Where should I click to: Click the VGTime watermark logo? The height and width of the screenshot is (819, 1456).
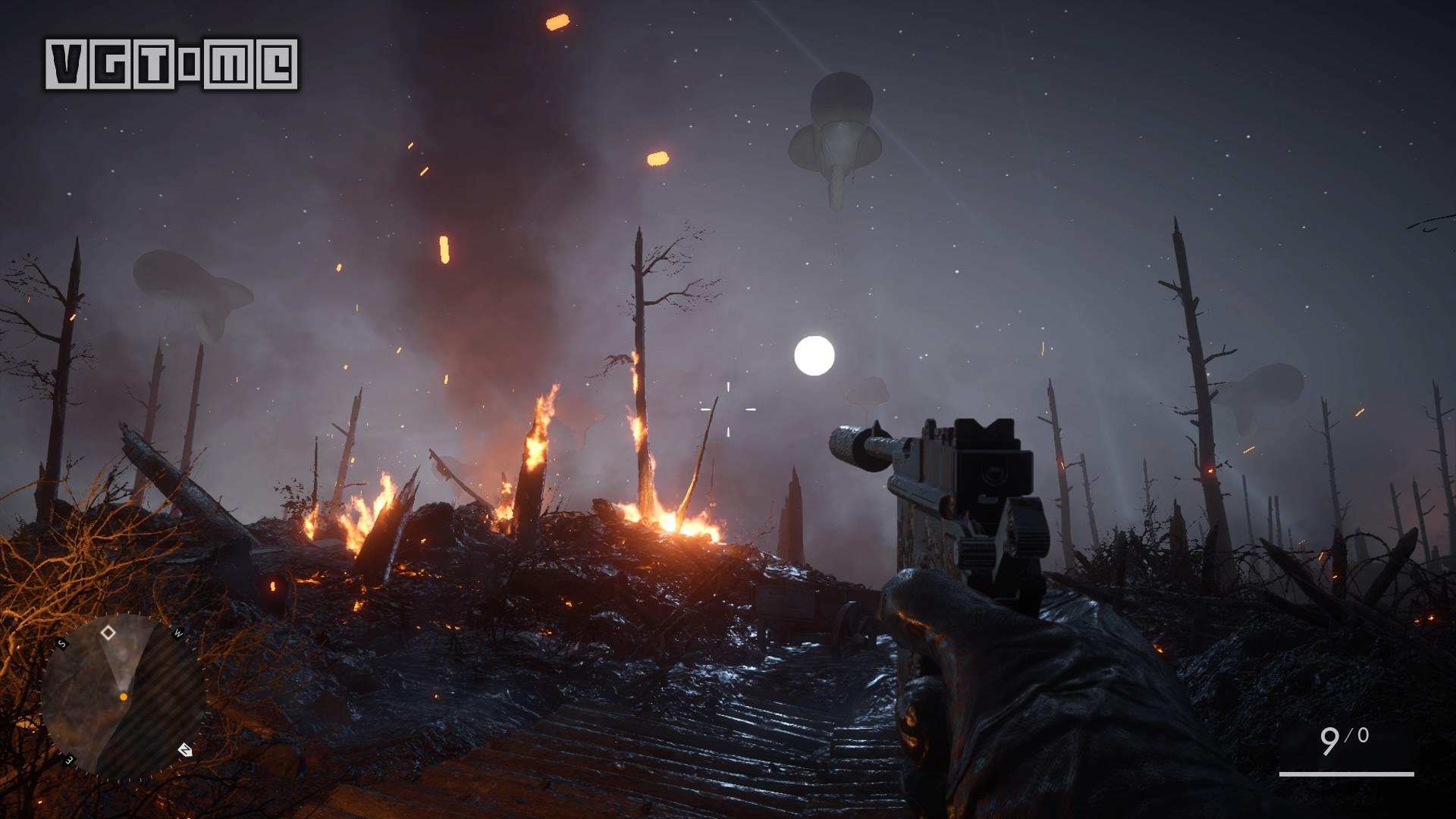coord(171,64)
